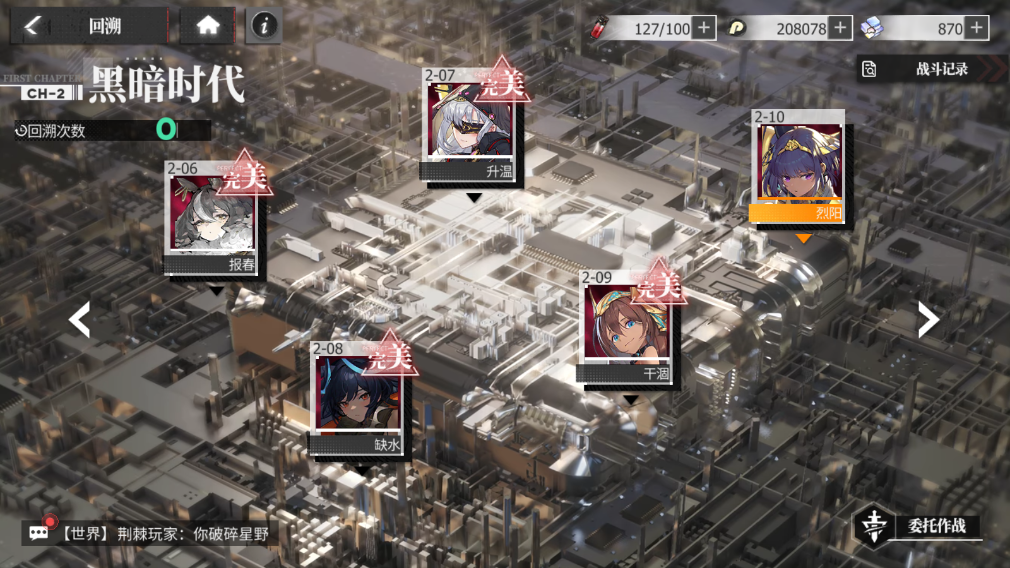Open the world chat message bar
Viewport: 1010px width, 568px height.
[150, 533]
